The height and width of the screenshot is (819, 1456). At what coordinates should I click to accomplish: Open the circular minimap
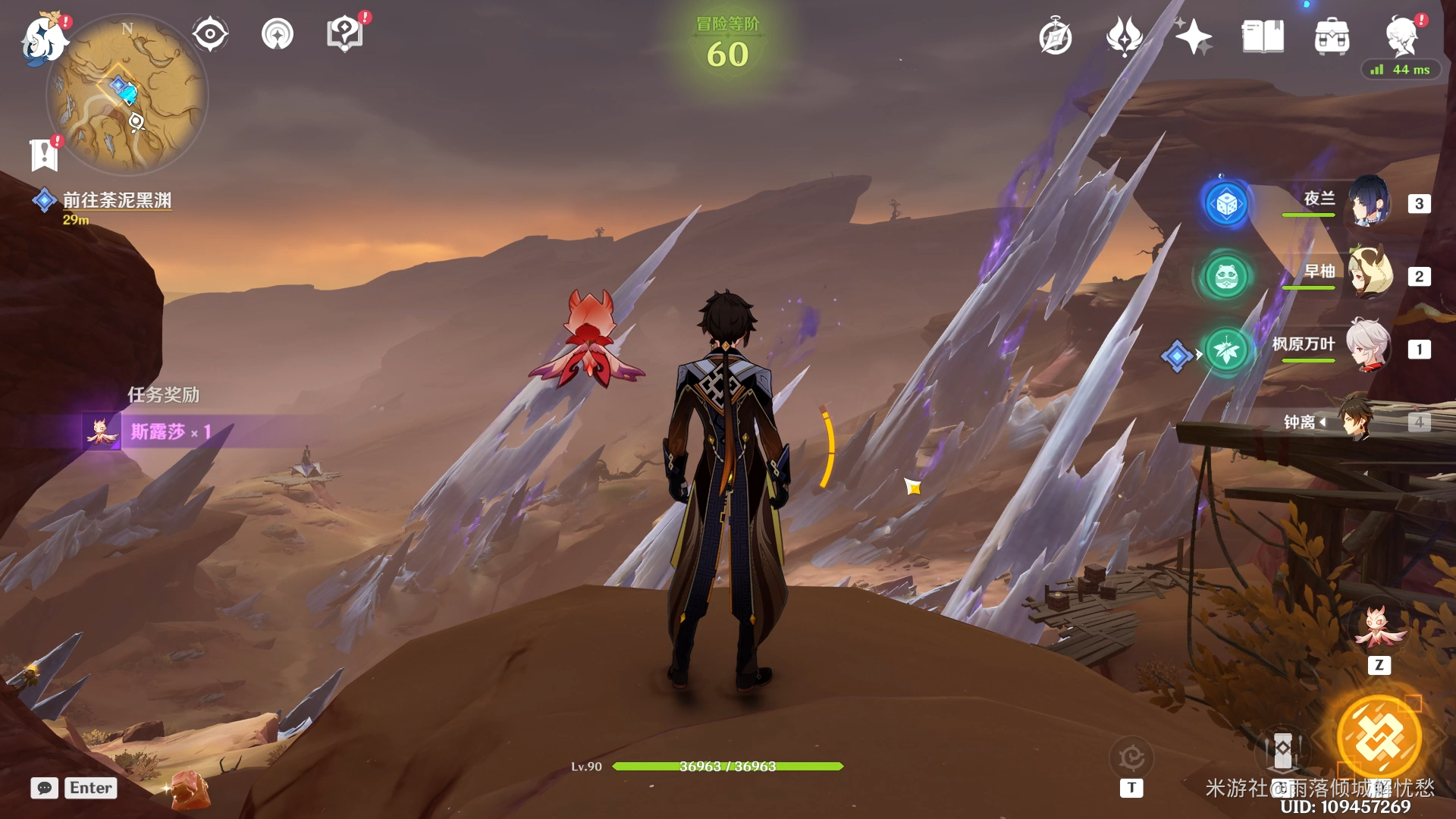coord(127,96)
